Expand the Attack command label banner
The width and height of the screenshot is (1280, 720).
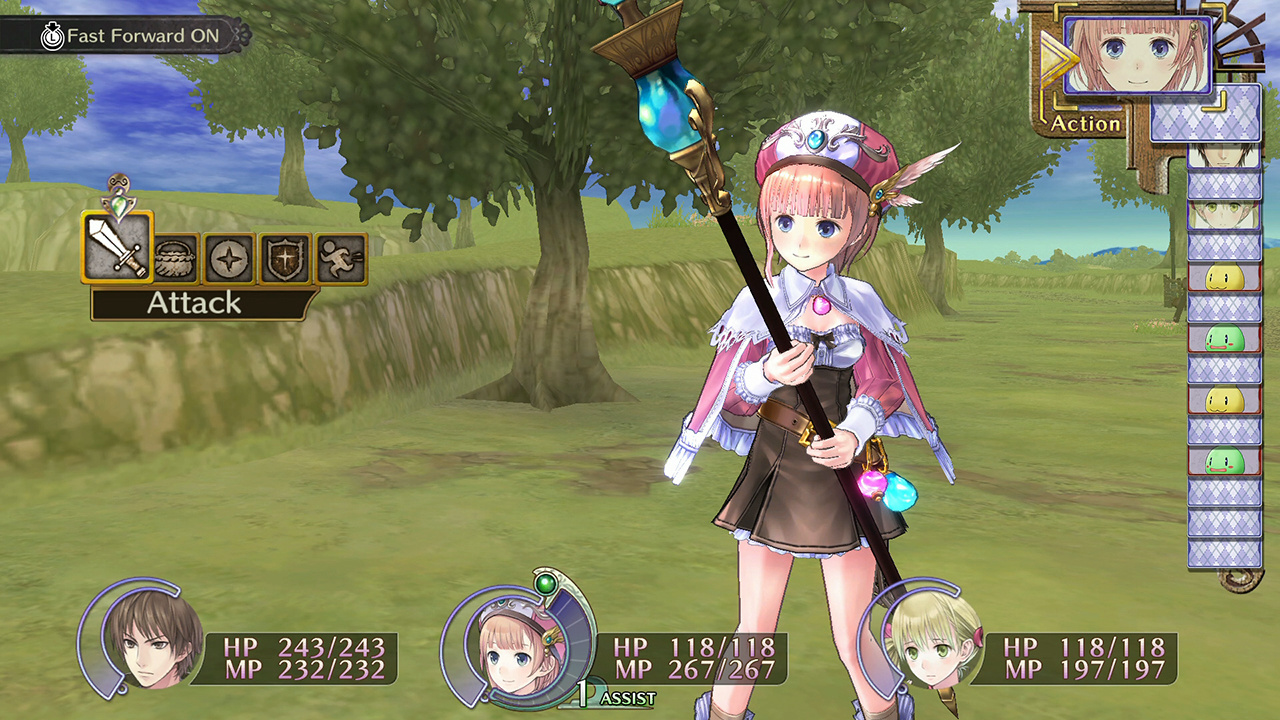point(196,304)
